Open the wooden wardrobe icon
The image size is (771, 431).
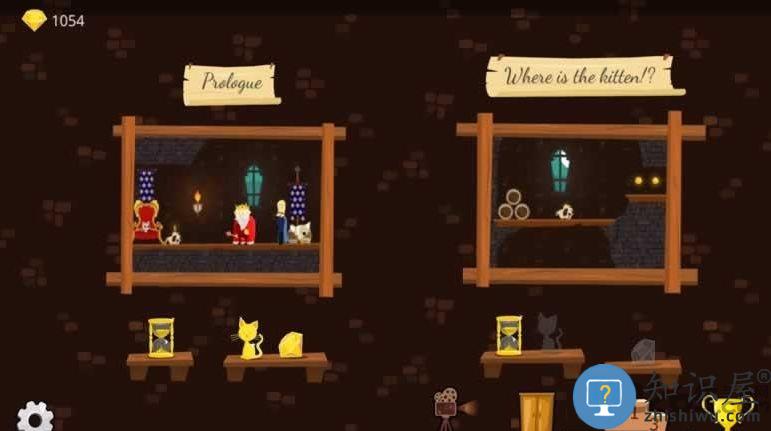(x=536, y=411)
